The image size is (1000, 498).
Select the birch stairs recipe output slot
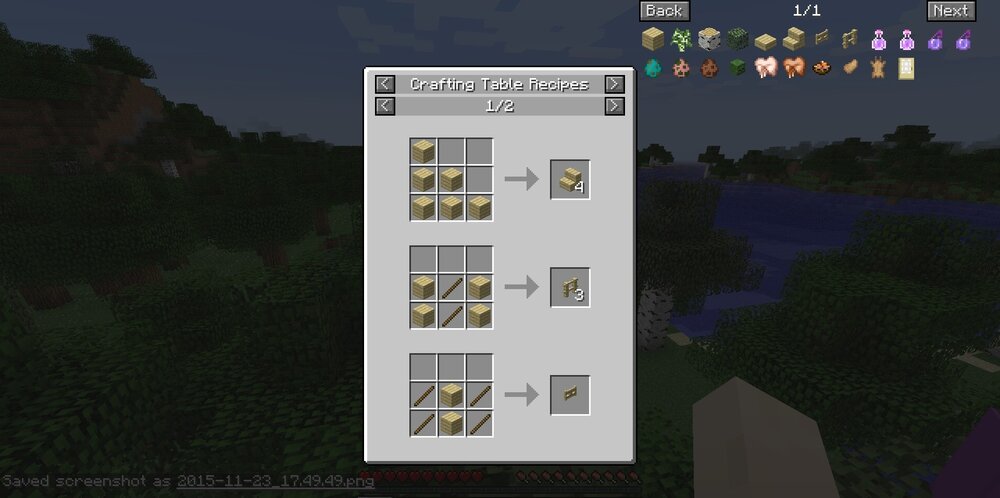570,180
